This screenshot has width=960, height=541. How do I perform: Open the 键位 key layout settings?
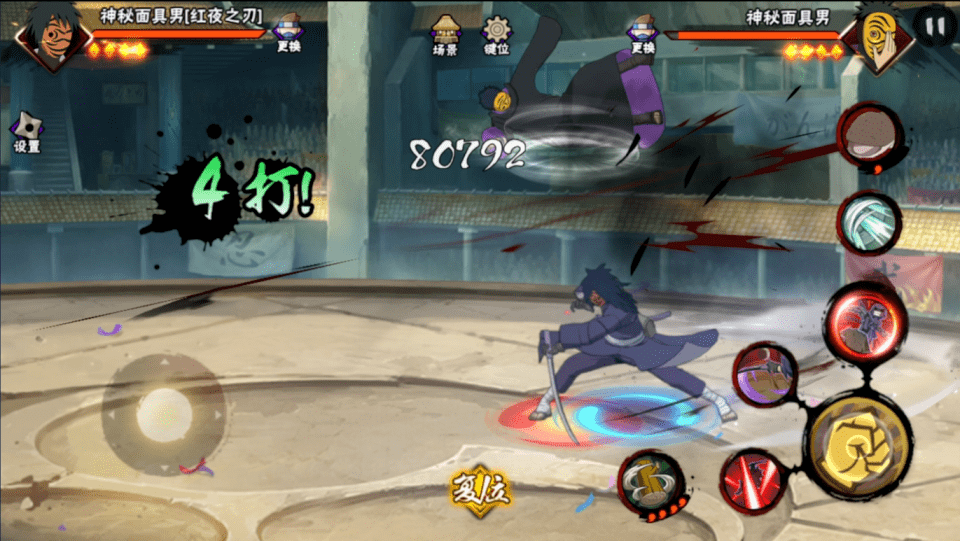coord(496,36)
